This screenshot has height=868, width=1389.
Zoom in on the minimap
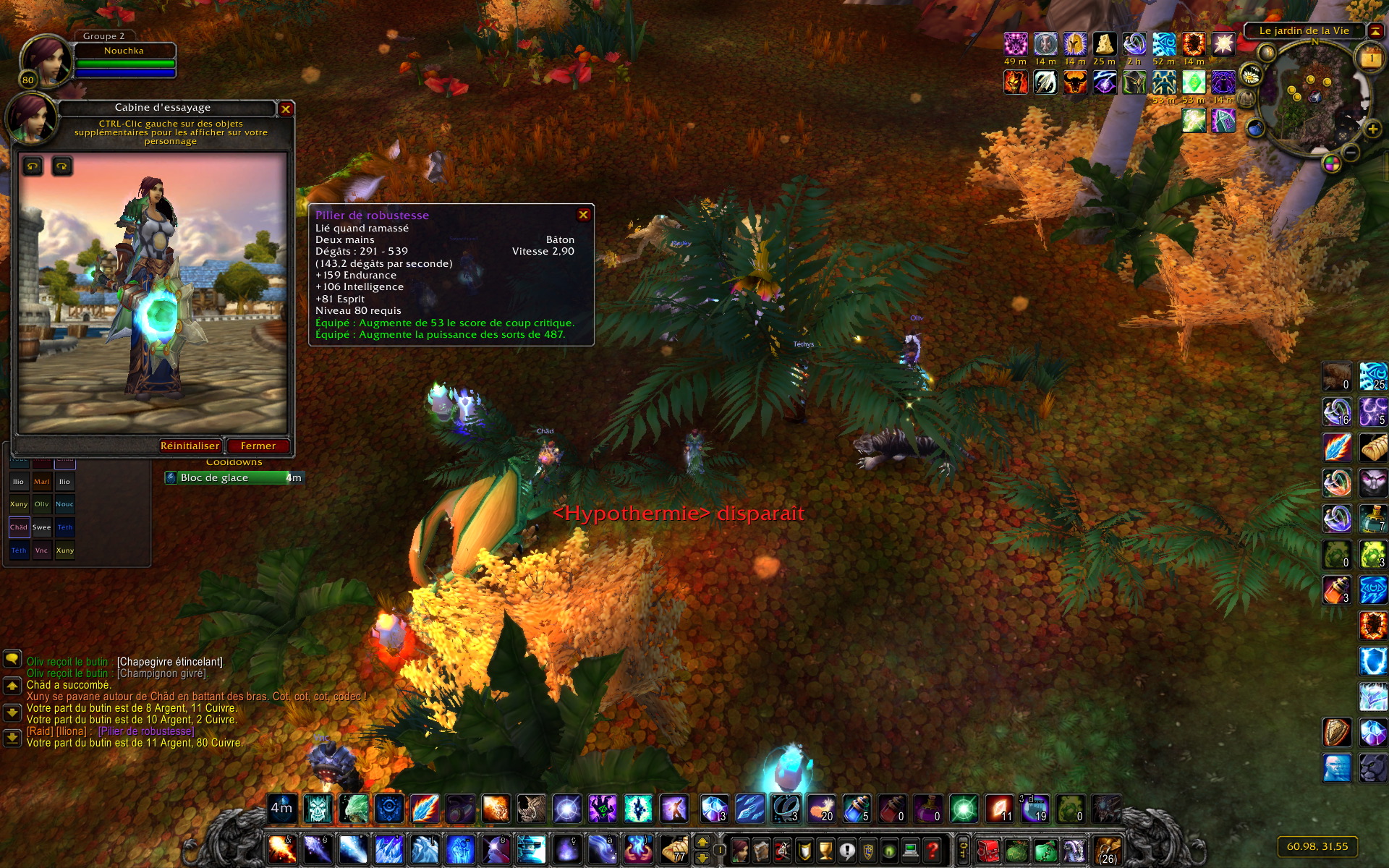click(x=1372, y=130)
